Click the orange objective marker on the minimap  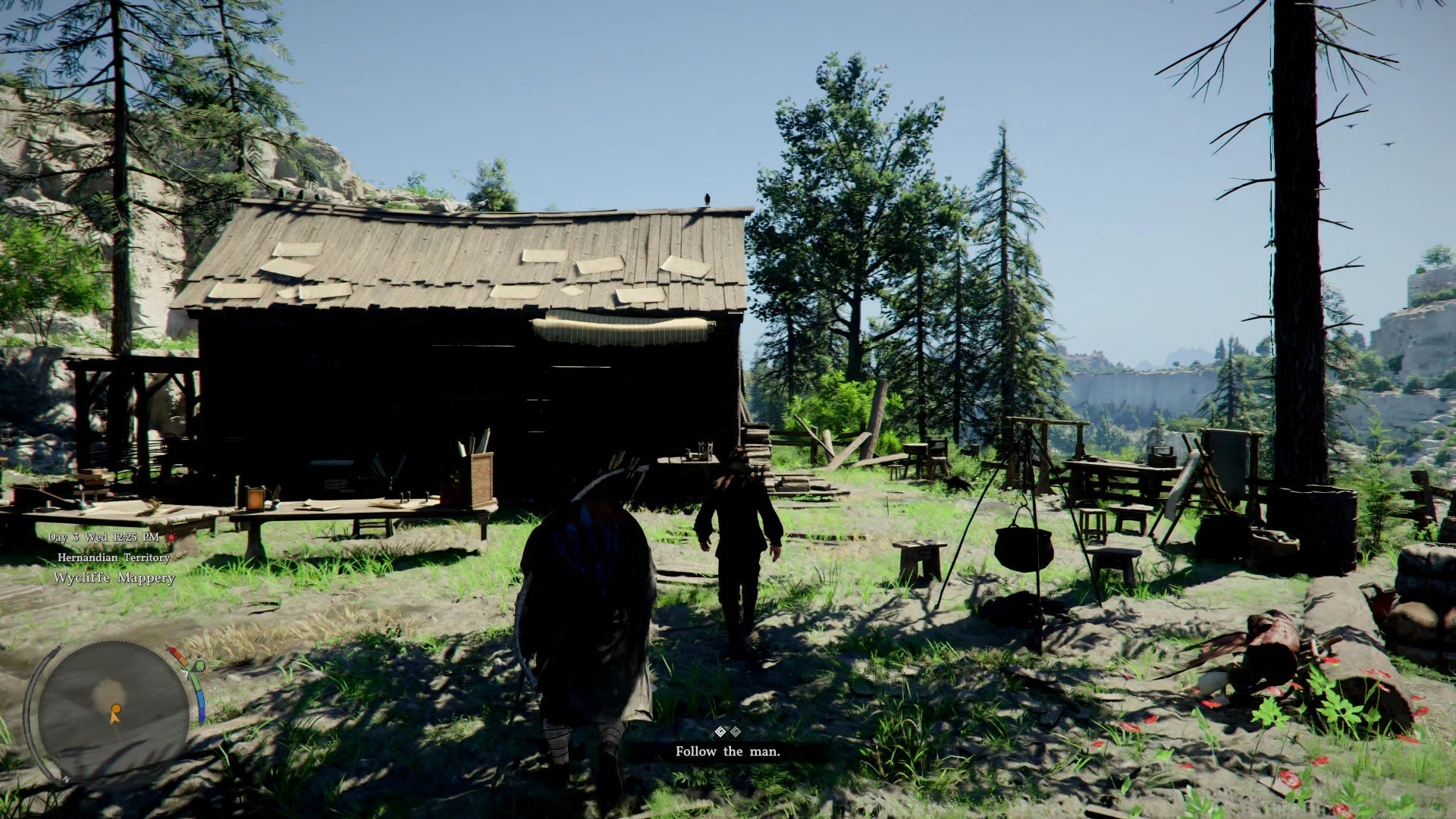point(115,714)
